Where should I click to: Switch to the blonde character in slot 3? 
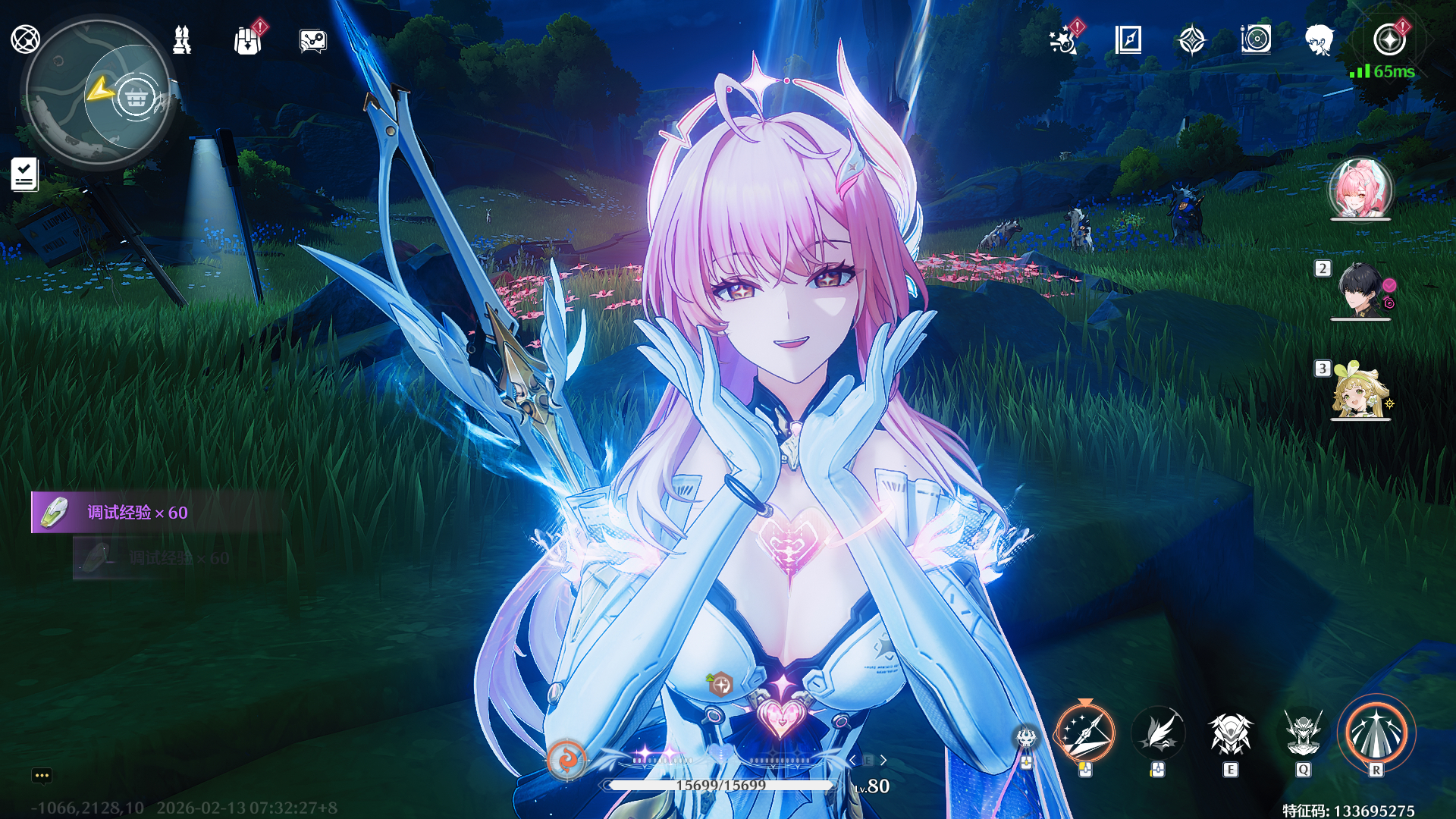click(x=1360, y=390)
